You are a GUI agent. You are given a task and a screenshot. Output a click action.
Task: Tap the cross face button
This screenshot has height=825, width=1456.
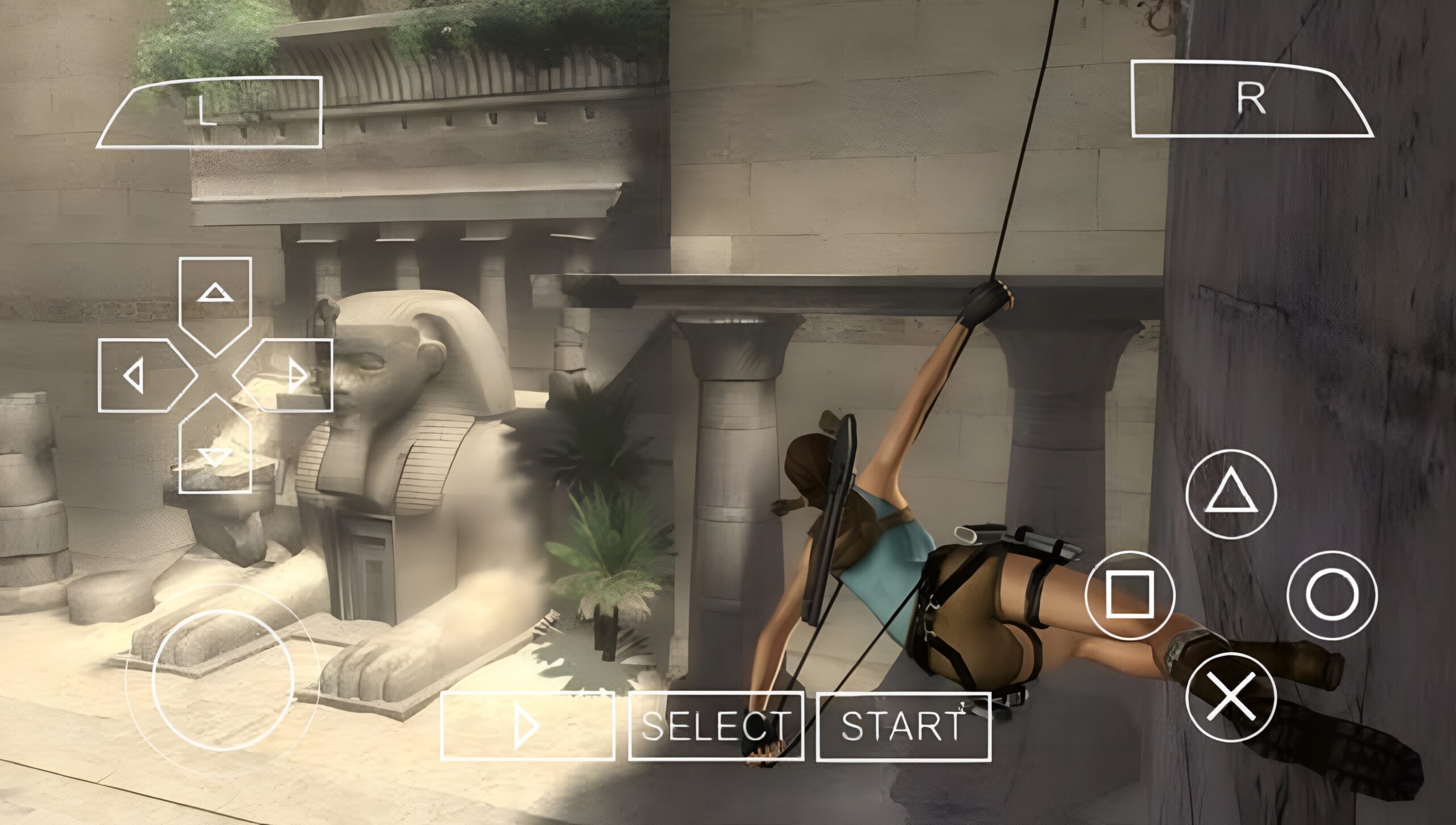[x=1231, y=696]
